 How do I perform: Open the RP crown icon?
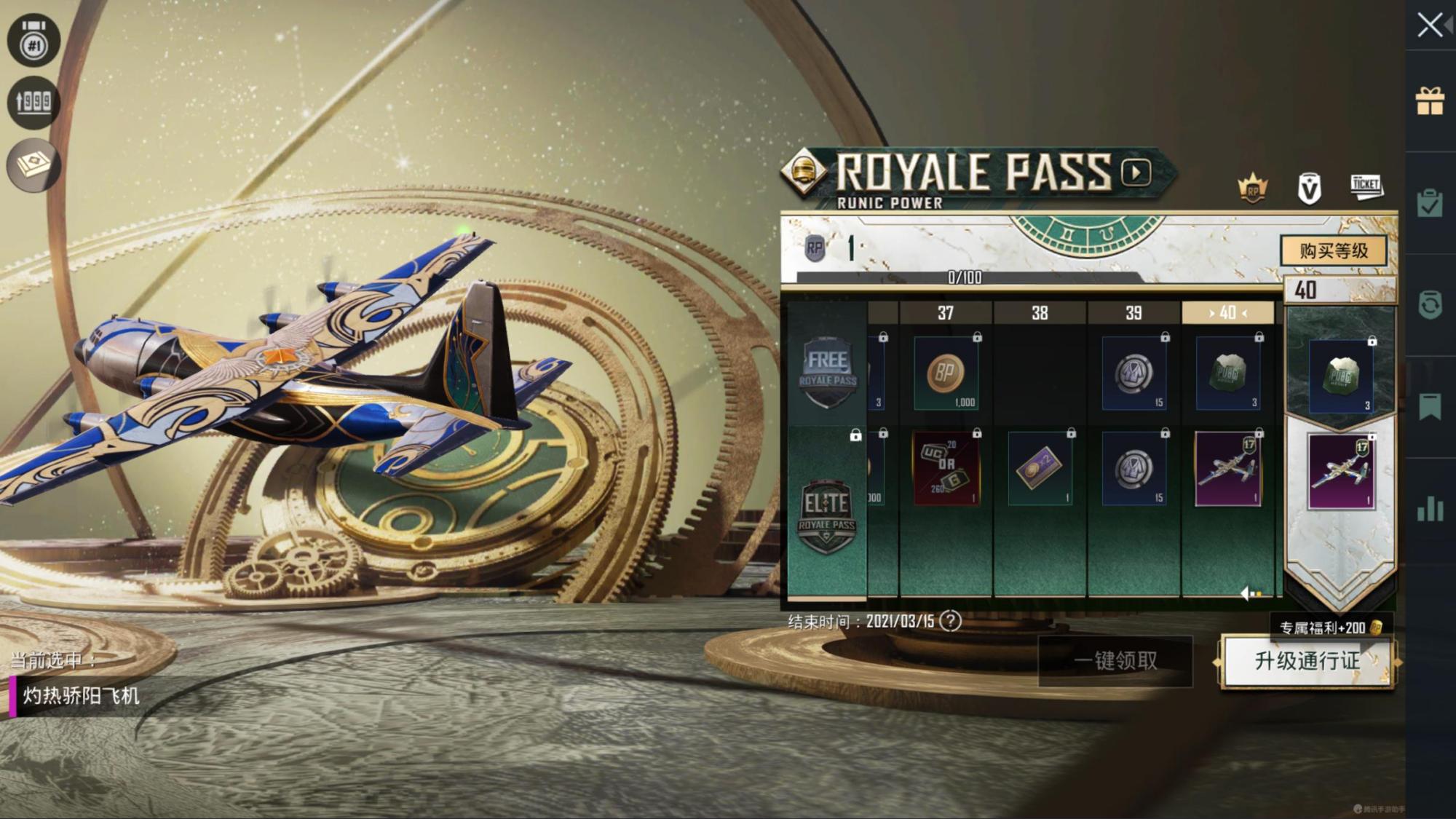(1253, 189)
